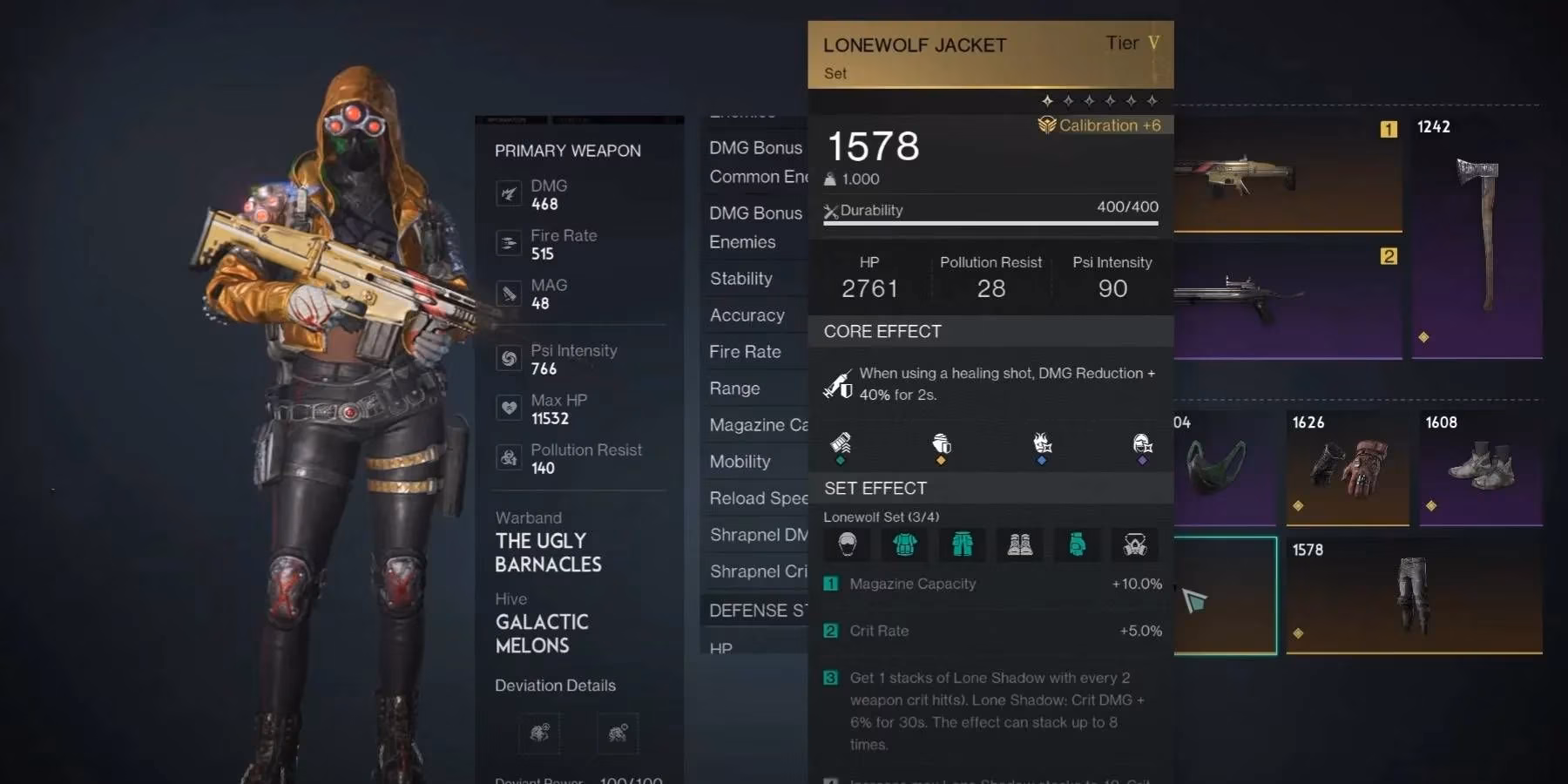The height and width of the screenshot is (784, 1568).
Task: Select the boots icon in the Lonewolf set display
Action: point(1020,544)
